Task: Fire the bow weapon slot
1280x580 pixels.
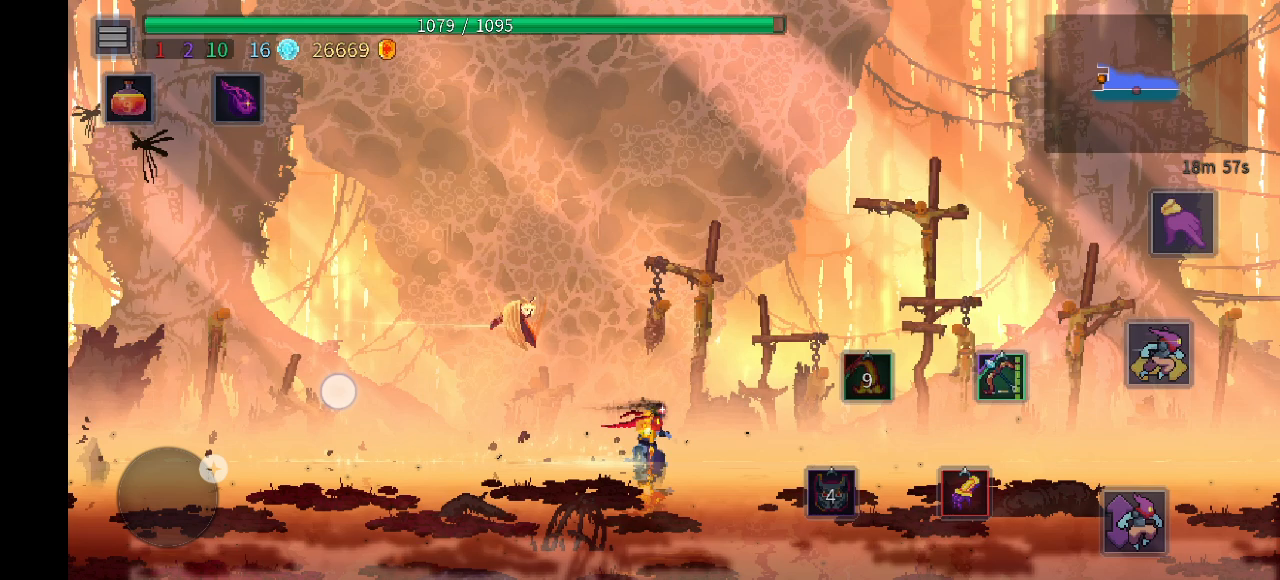Action: 1001,377
